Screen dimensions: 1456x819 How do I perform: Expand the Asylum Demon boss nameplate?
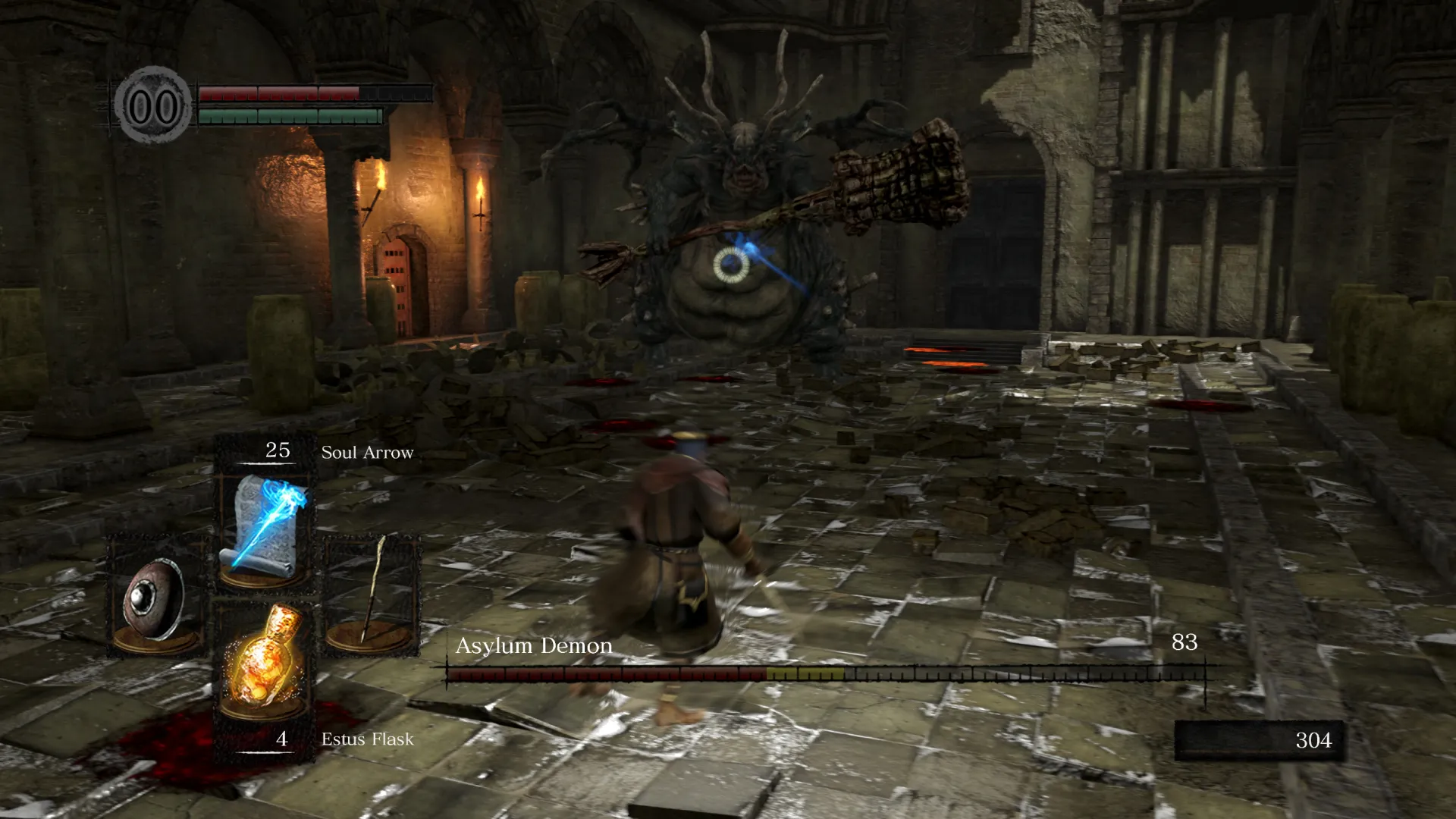point(533,646)
